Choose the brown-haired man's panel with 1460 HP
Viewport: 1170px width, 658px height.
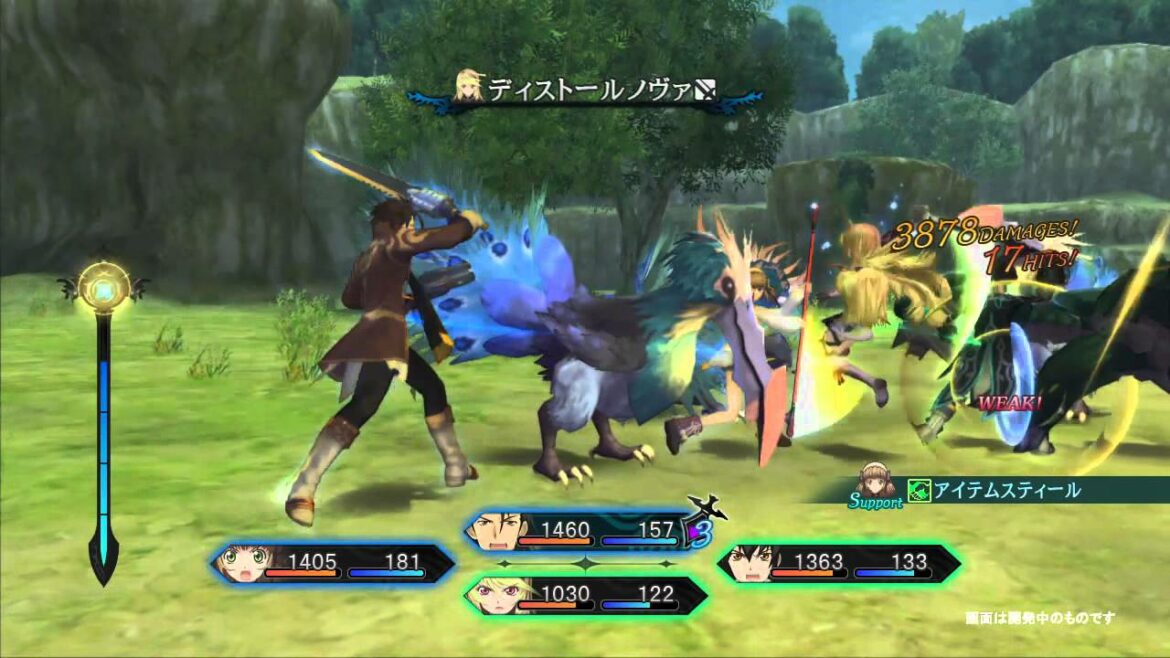[x=587, y=532]
